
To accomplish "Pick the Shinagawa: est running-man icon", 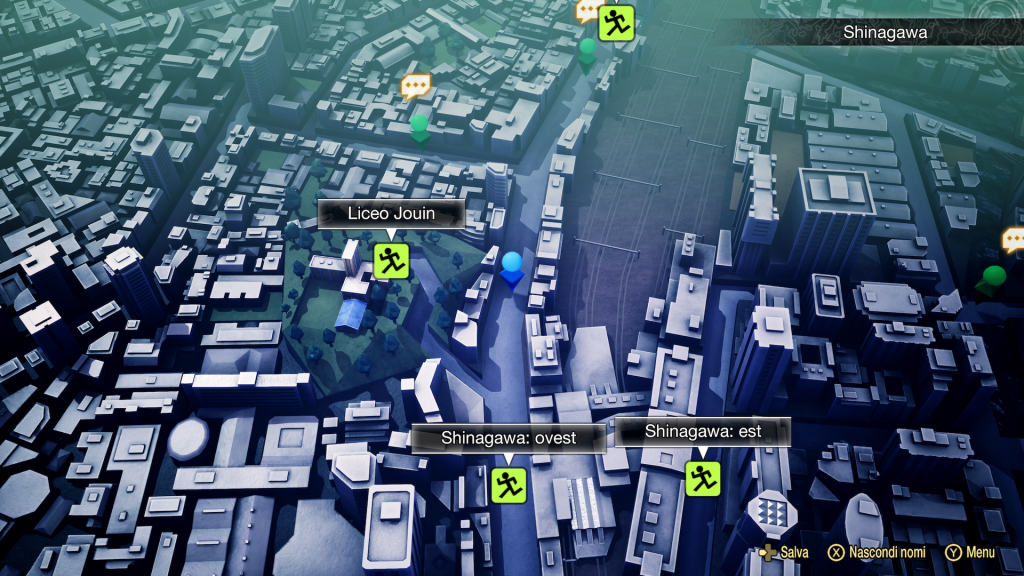I will (702, 477).
